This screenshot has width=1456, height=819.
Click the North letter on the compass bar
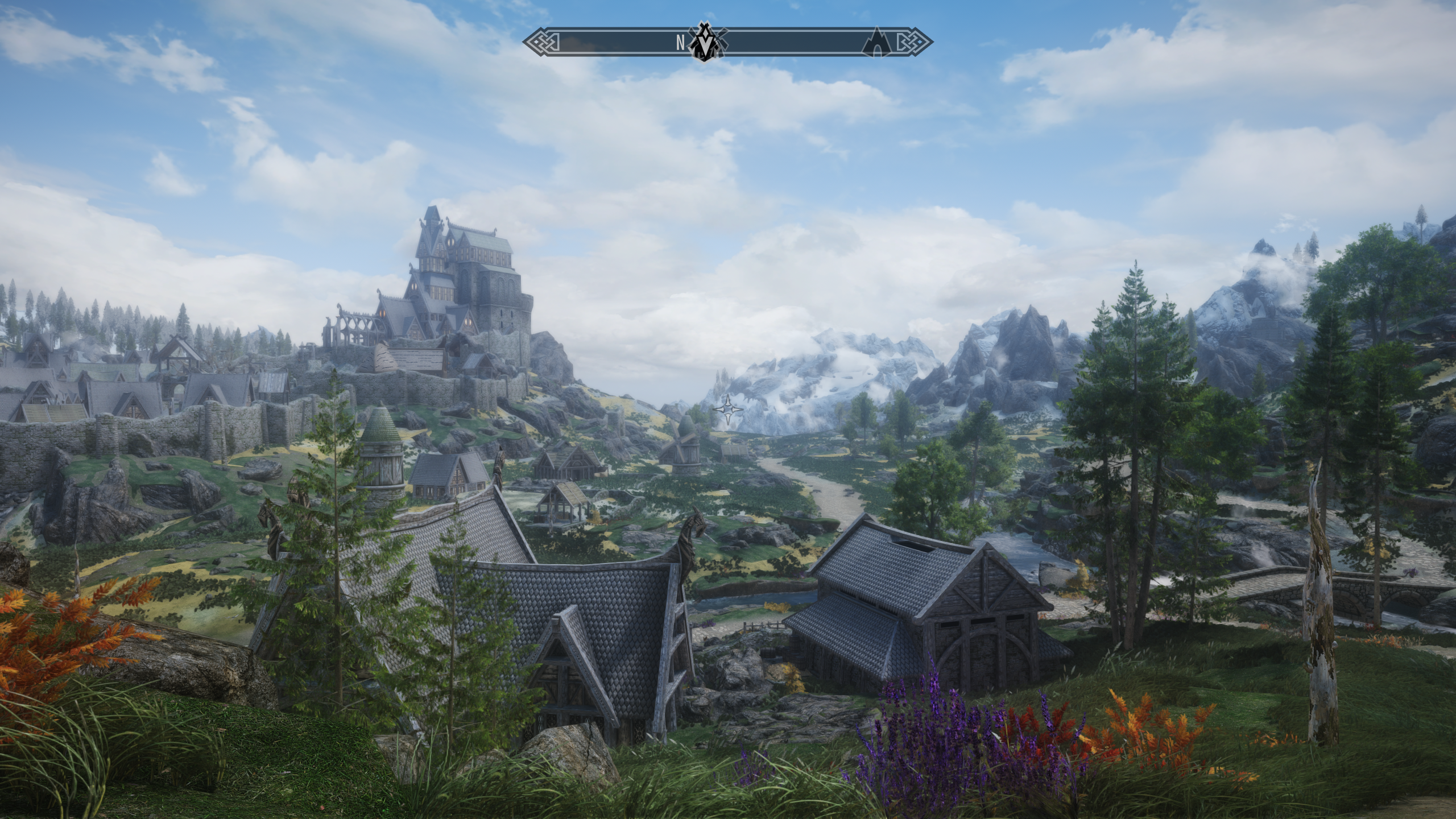pyautogui.click(x=680, y=42)
